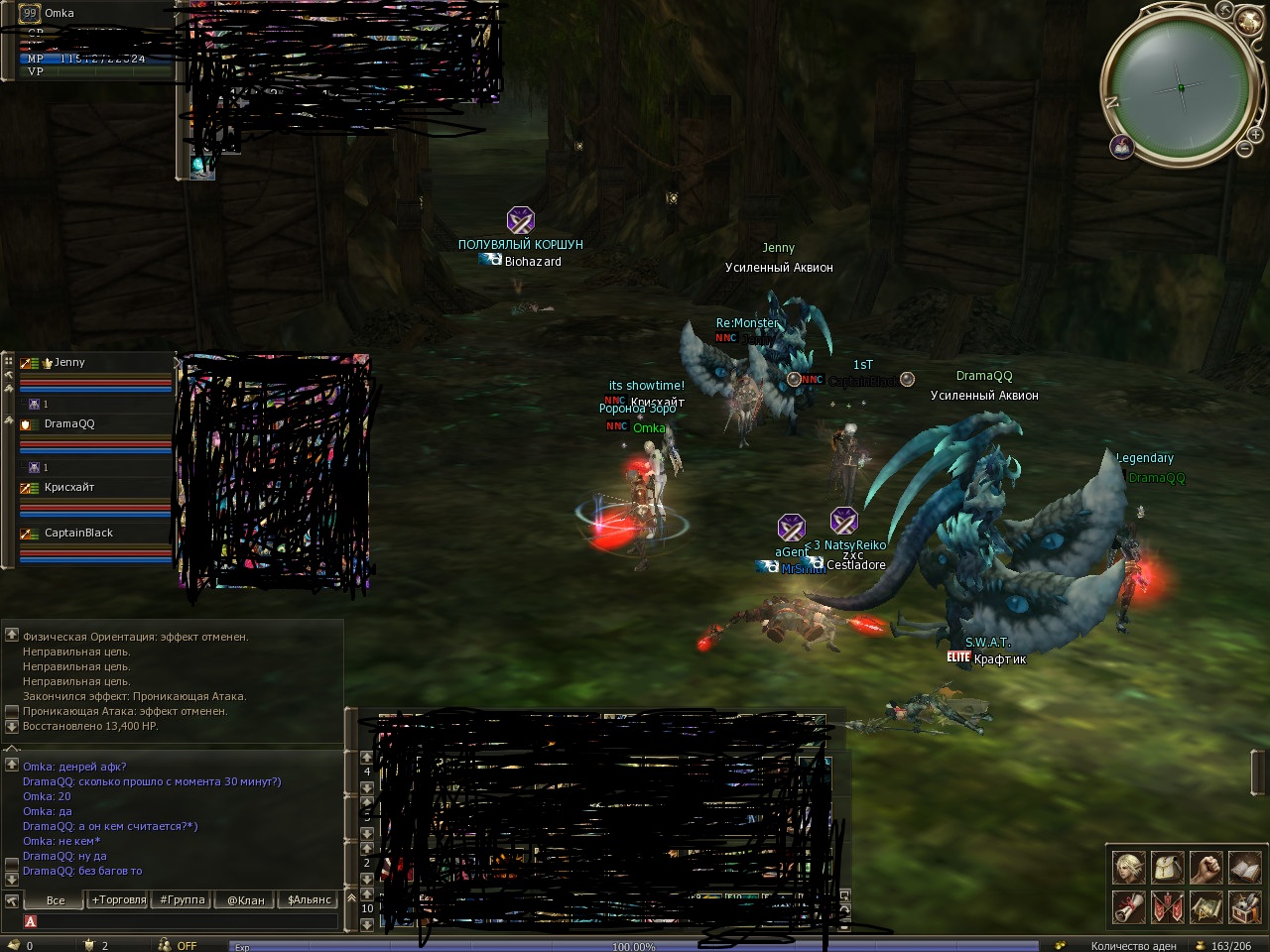Image resolution: width=1270 pixels, height=952 pixels.
Task: Open the character status elf portrait icon
Action: (x=1128, y=868)
